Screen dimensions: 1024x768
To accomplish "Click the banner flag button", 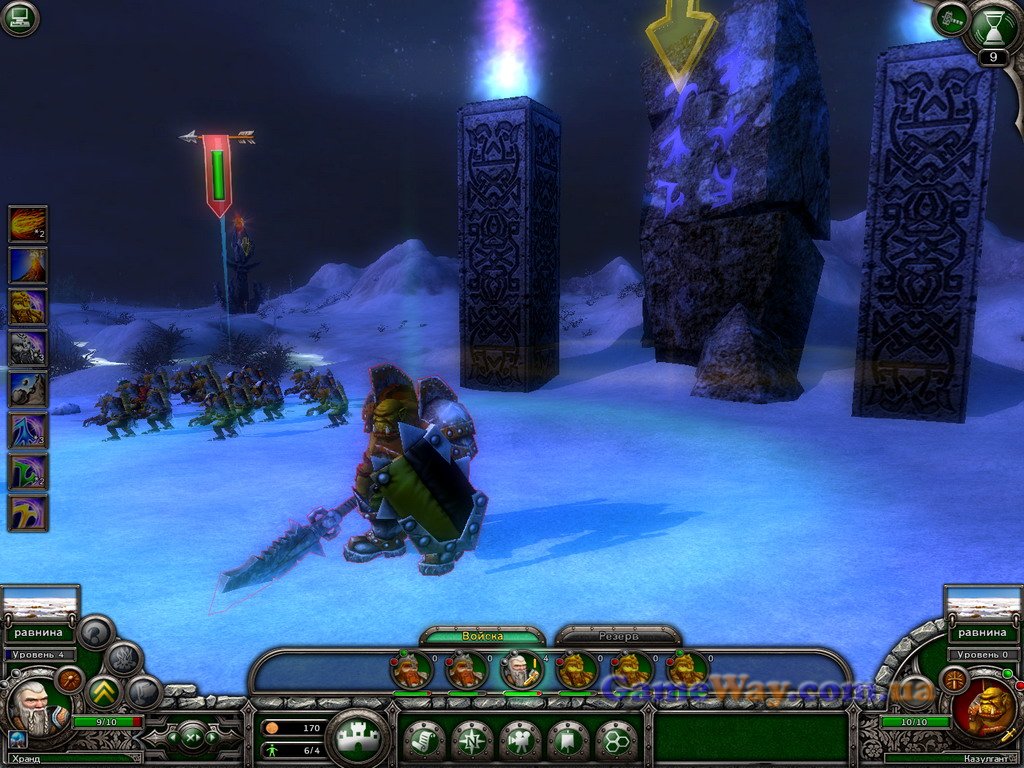I will coord(569,740).
